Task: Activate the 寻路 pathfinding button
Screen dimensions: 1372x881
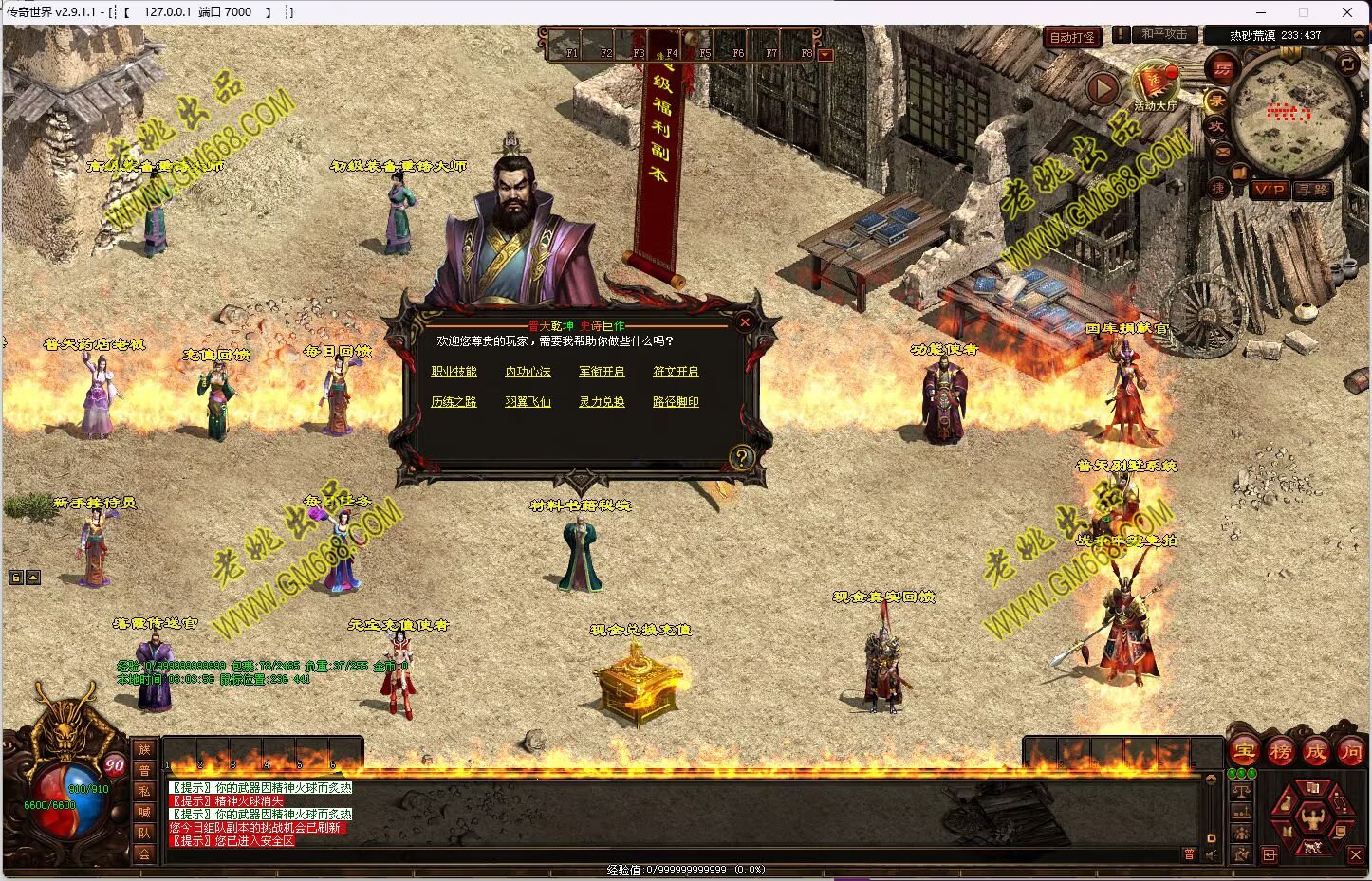Action: (1313, 190)
